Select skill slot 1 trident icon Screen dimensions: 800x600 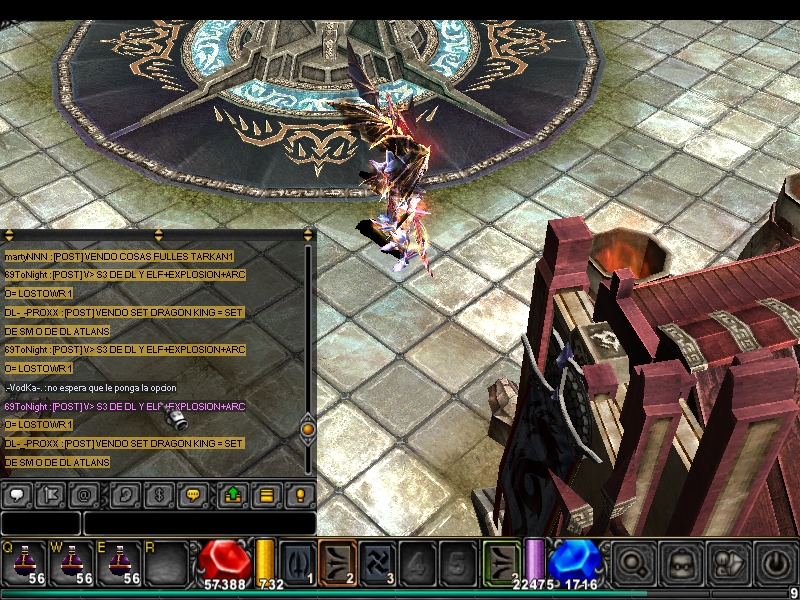pyautogui.click(x=298, y=561)
